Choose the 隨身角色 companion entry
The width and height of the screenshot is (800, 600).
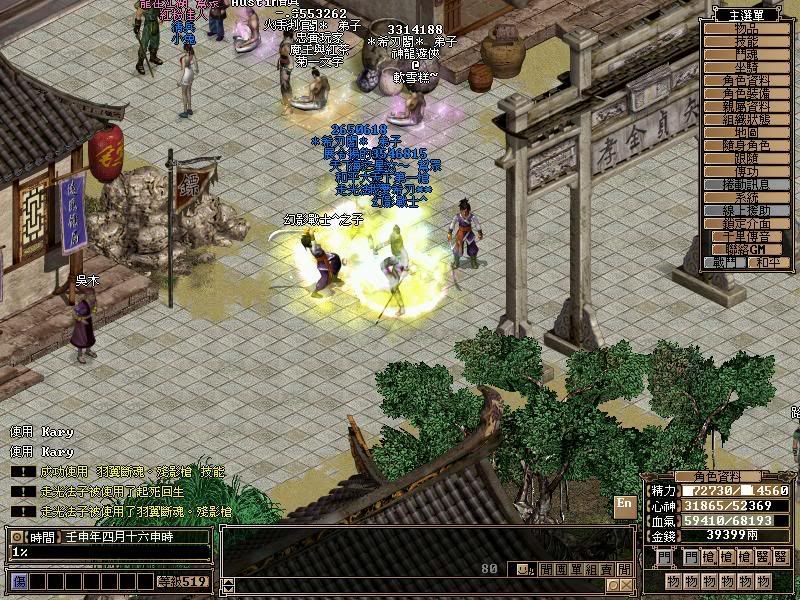pyautogui.click(x=747, y=146)
